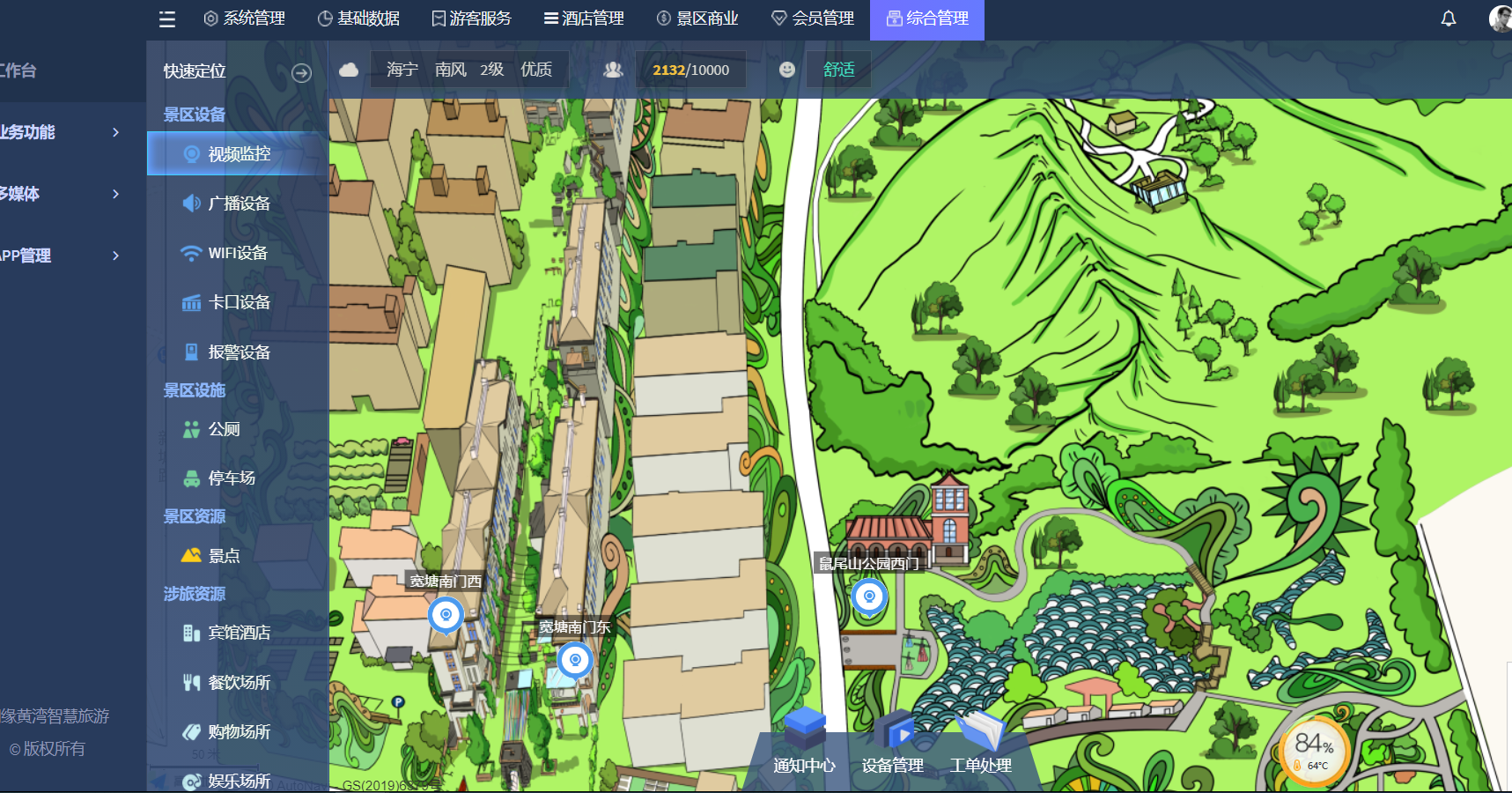Select 视频监控 in the sidebar
Image resolution: width=1512 pixels, height=793 pixels.
tap(238, 154)
